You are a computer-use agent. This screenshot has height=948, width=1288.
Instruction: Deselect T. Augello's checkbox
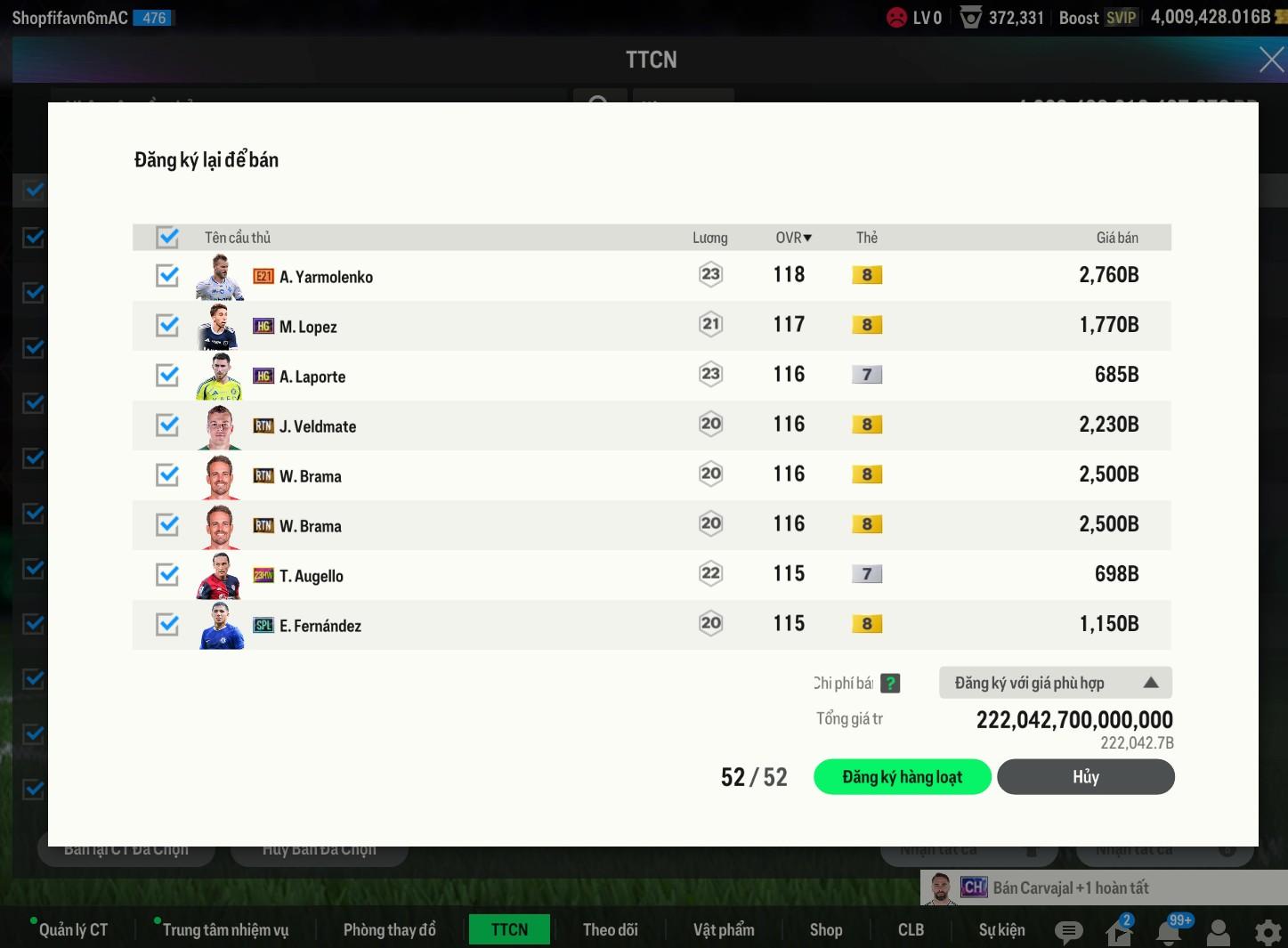point(167,575)
